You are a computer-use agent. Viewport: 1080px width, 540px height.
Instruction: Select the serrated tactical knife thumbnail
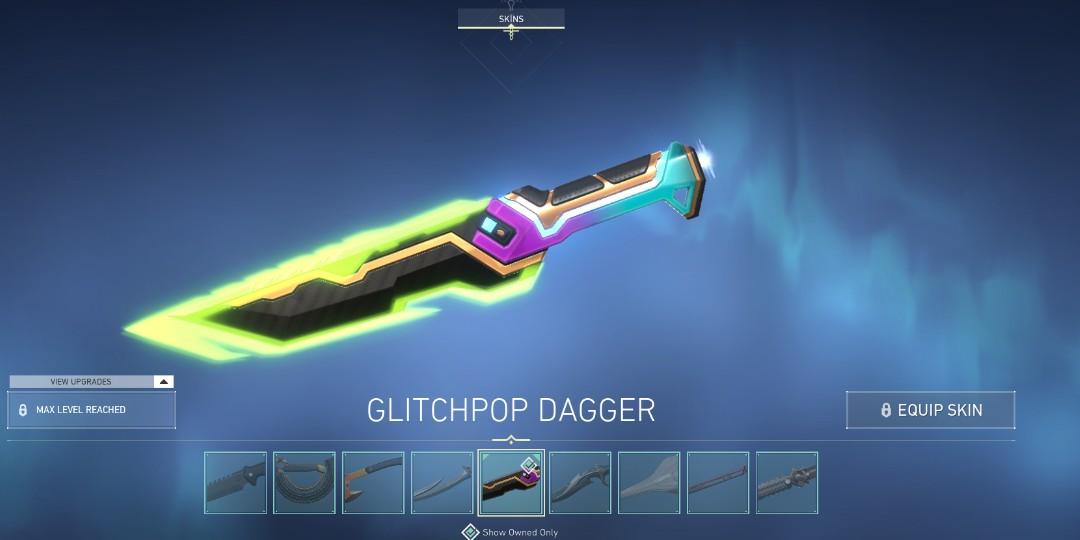tap(236, 483)
